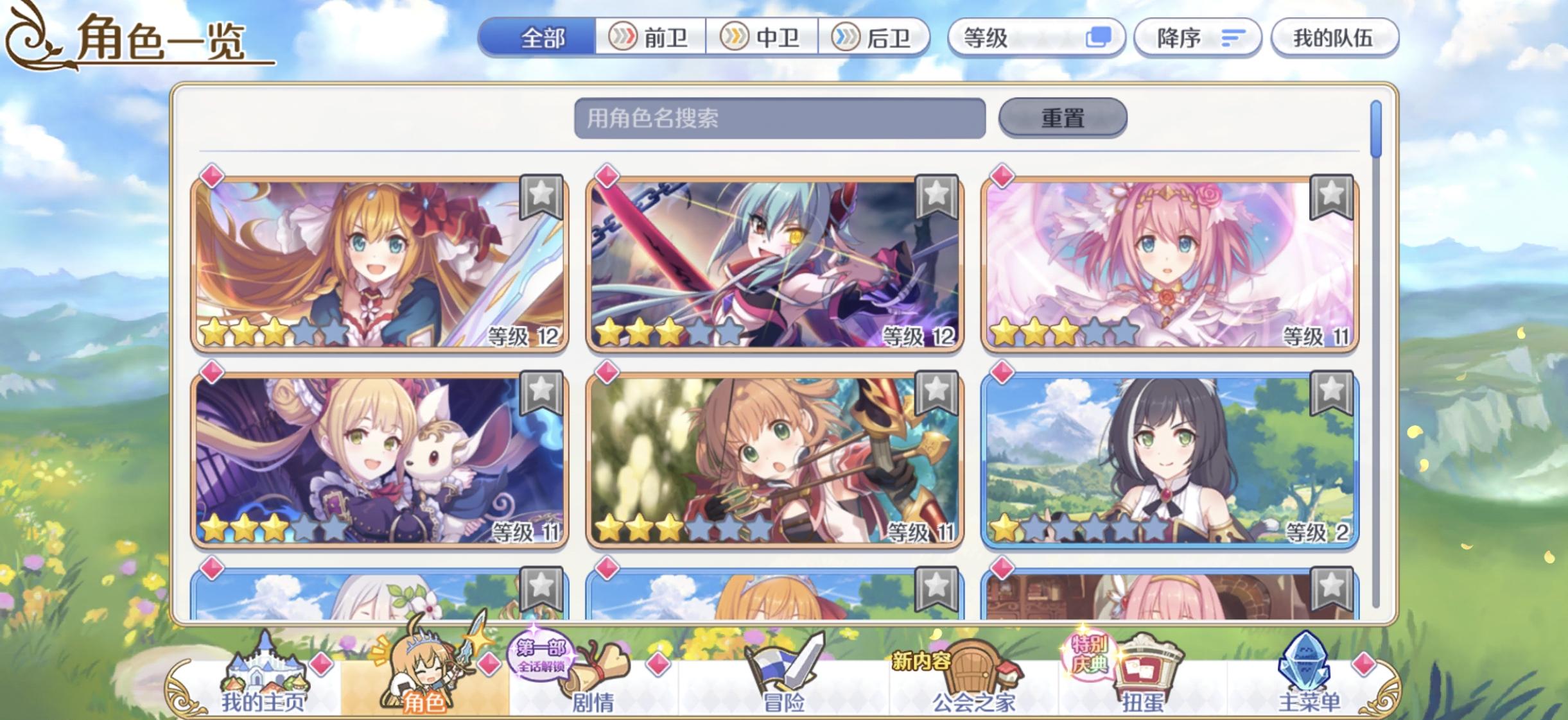1568x720 pixels.
Task: Open the 剧情 story scroll icon
Action: [598, 669]
